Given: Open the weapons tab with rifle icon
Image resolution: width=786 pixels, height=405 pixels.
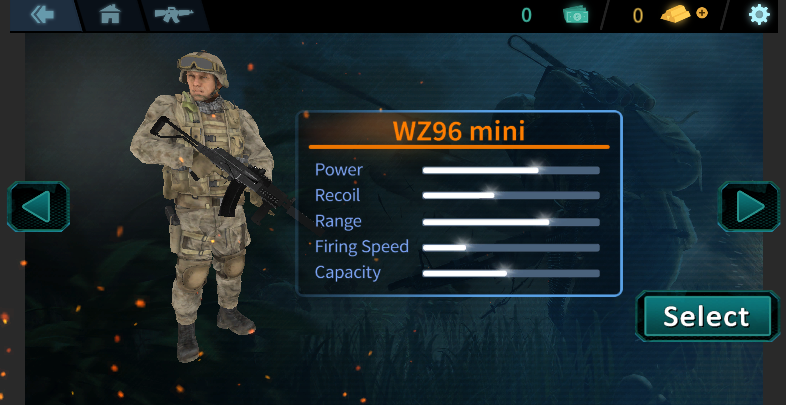Looking at the screenshot, I should [174, 15].
